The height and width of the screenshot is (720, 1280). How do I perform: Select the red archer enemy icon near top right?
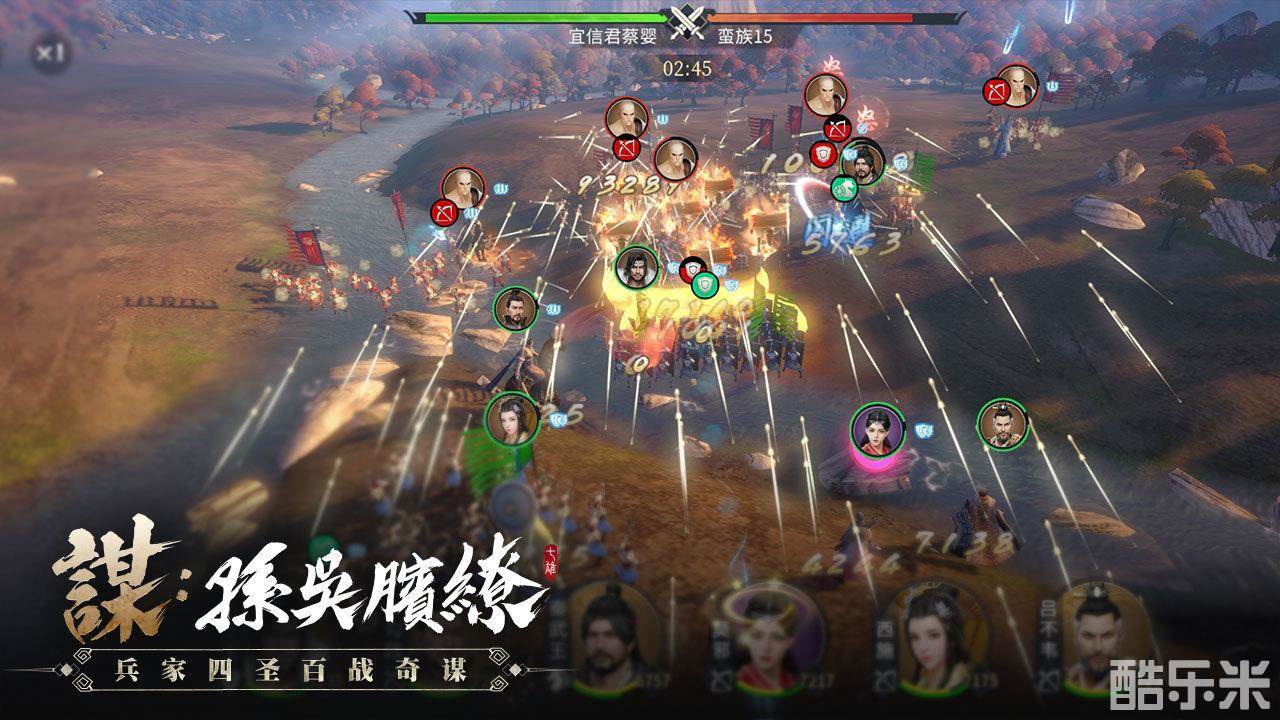(x=998, y=90)
